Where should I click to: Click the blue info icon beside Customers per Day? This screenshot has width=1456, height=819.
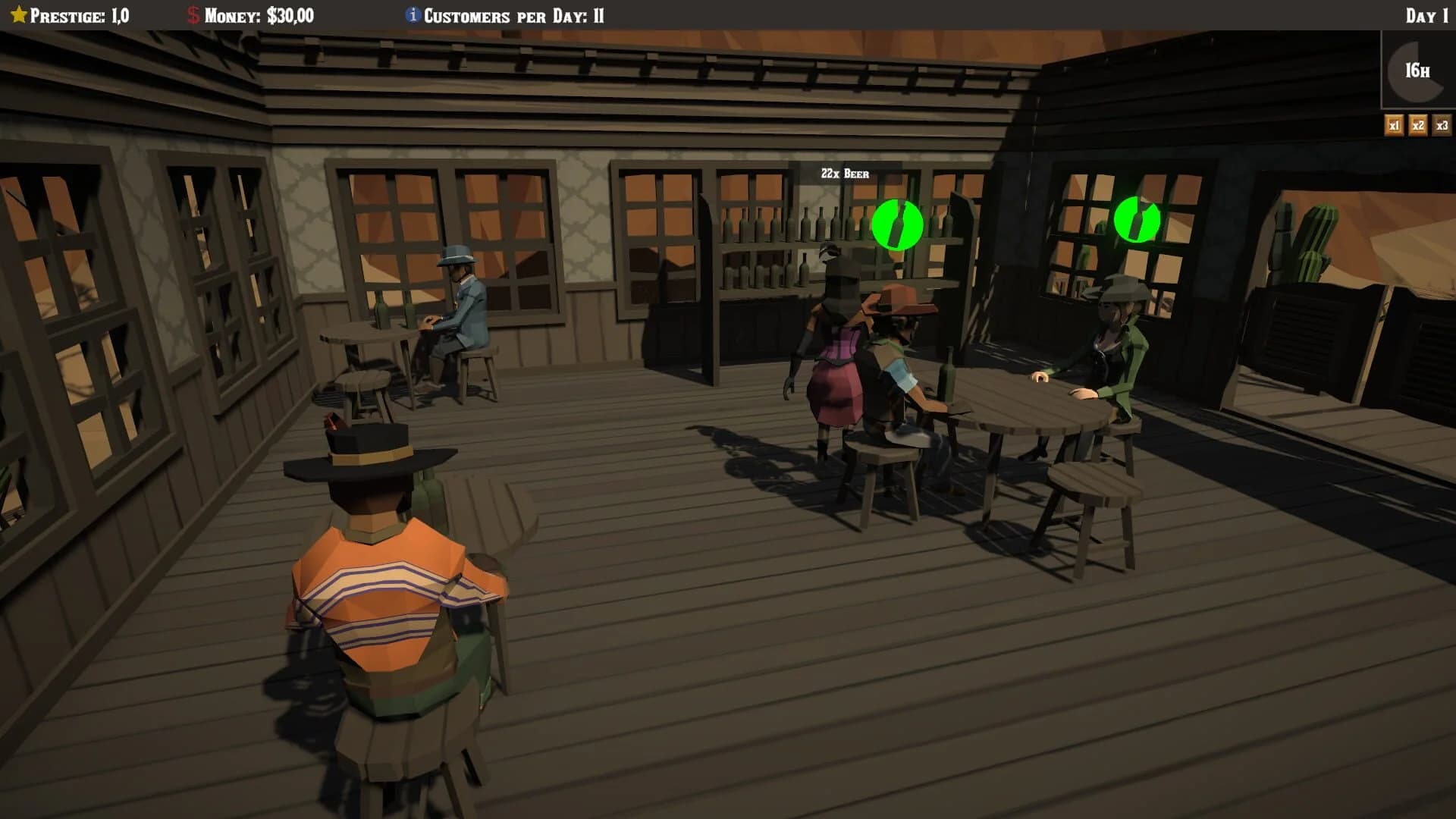point(412,13)
